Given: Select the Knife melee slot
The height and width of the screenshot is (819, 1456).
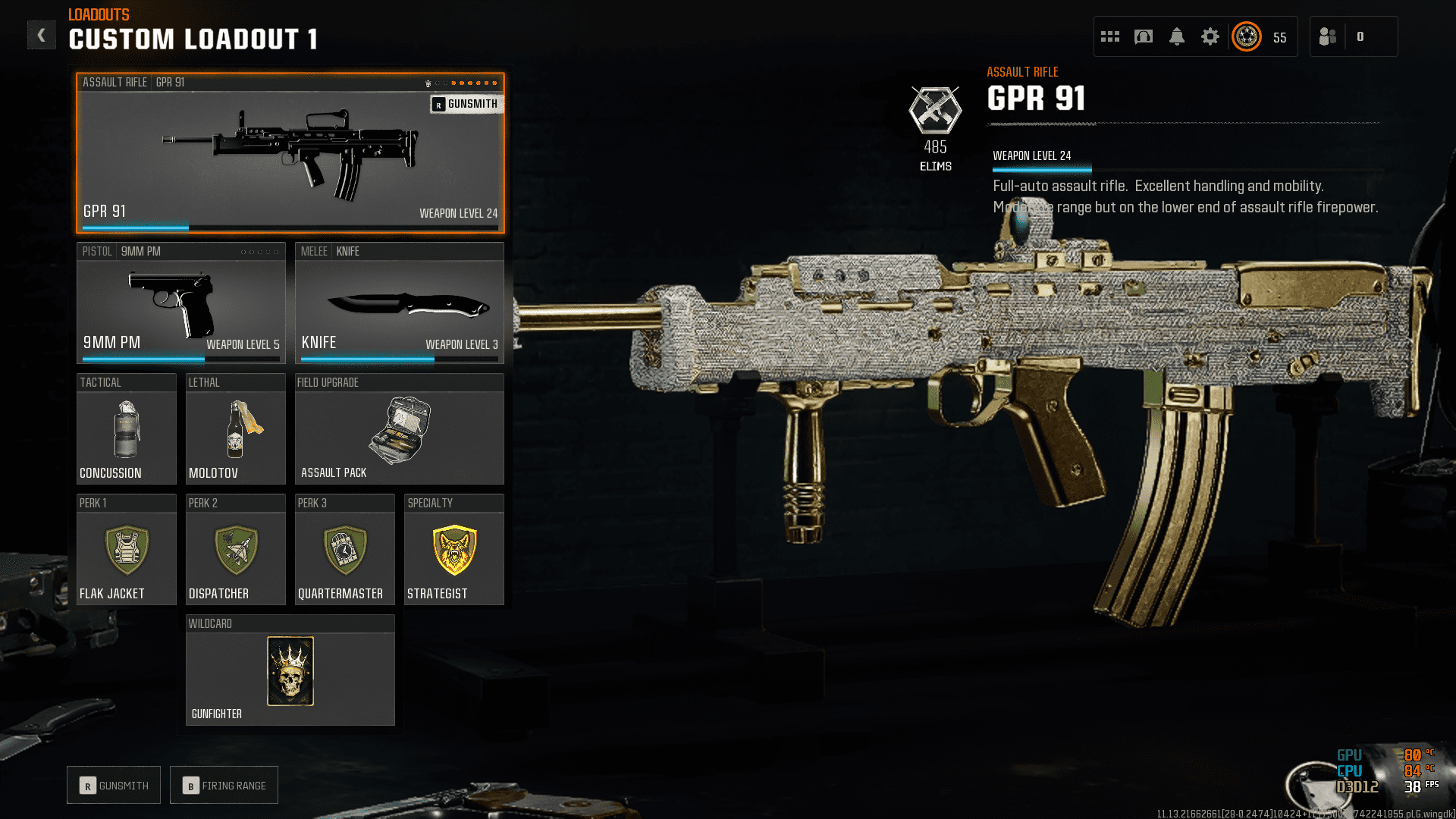Looking at the screenshot, I should [x=399, y=303].
